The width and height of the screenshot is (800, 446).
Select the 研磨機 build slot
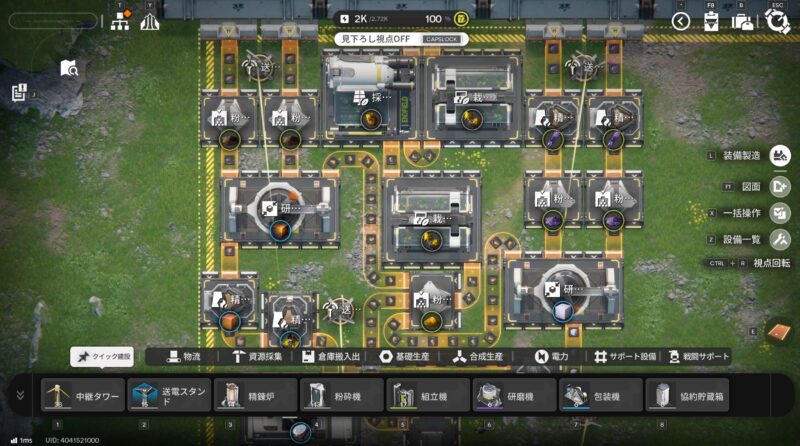(514, 395)
